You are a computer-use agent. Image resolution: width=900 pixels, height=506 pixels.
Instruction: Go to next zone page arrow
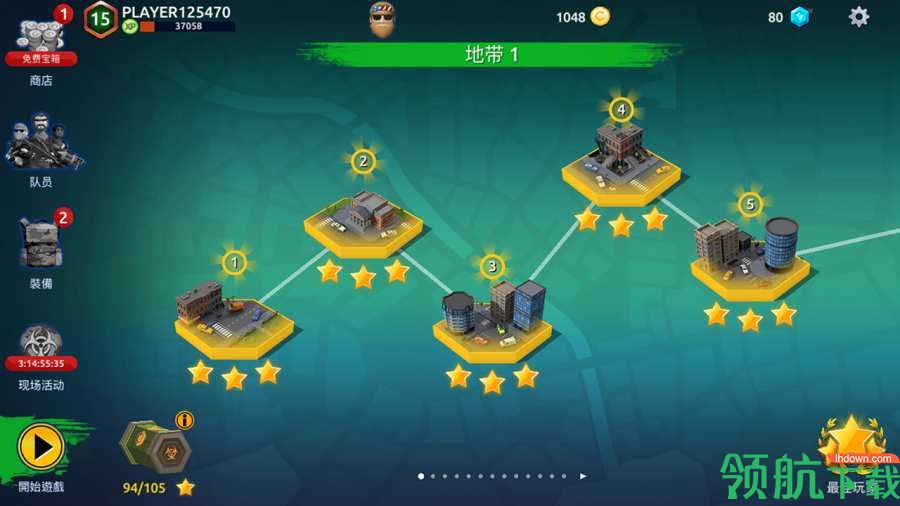(x=583, y=476)
